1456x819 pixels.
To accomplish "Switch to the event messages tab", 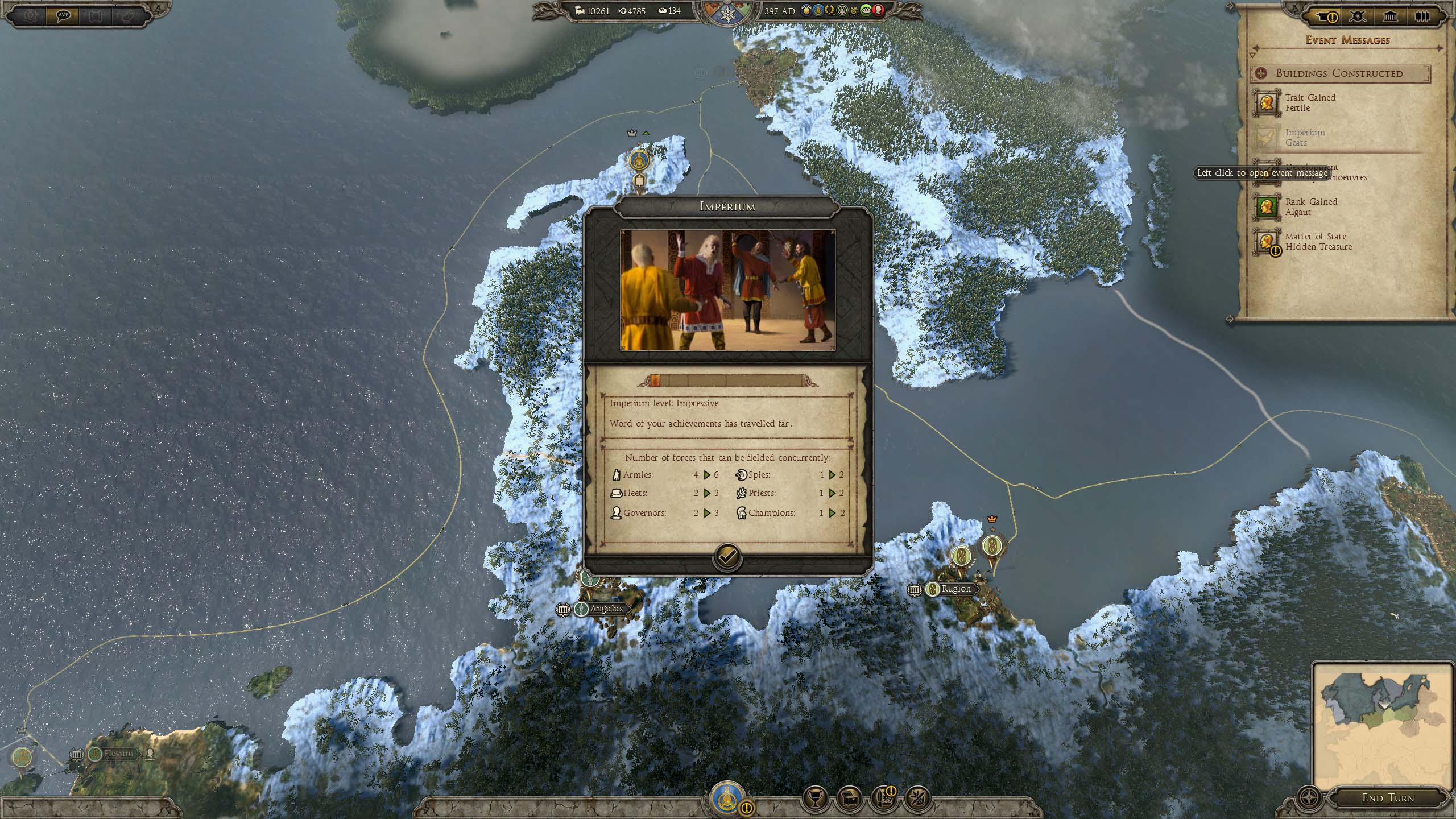I will [x=1326, y=17].
